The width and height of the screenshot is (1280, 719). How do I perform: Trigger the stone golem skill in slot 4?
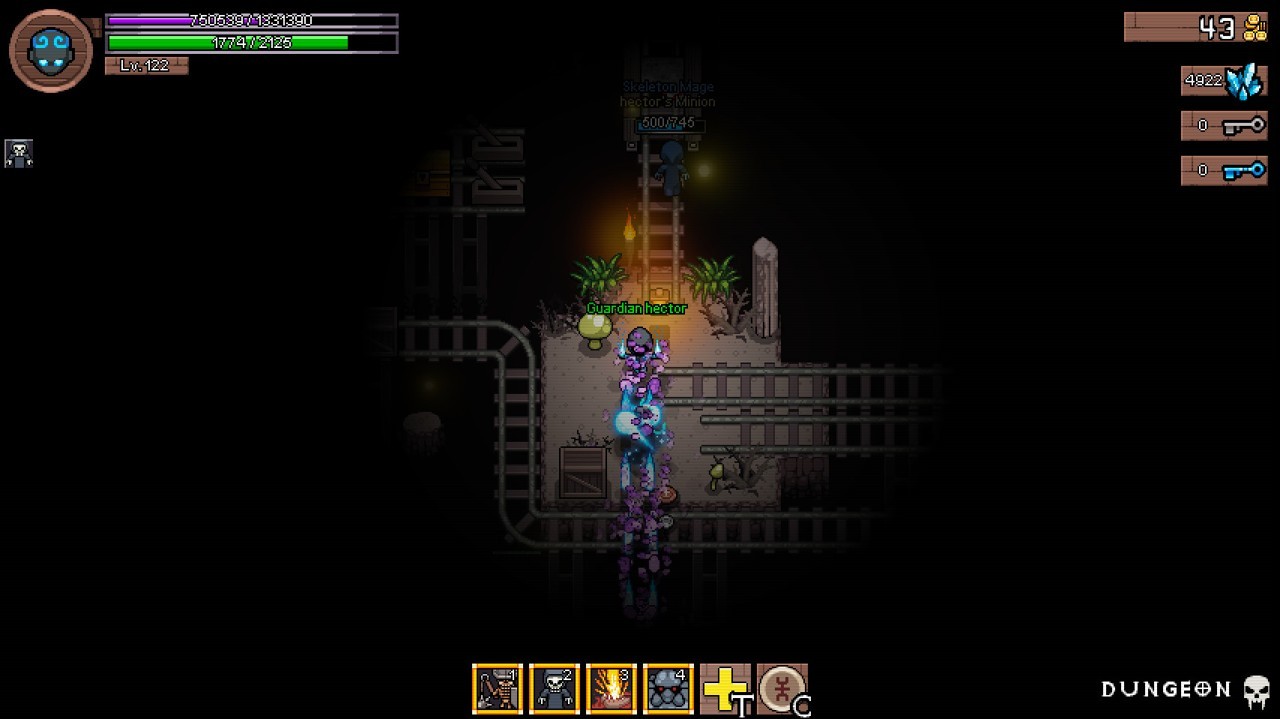point(668,689)
